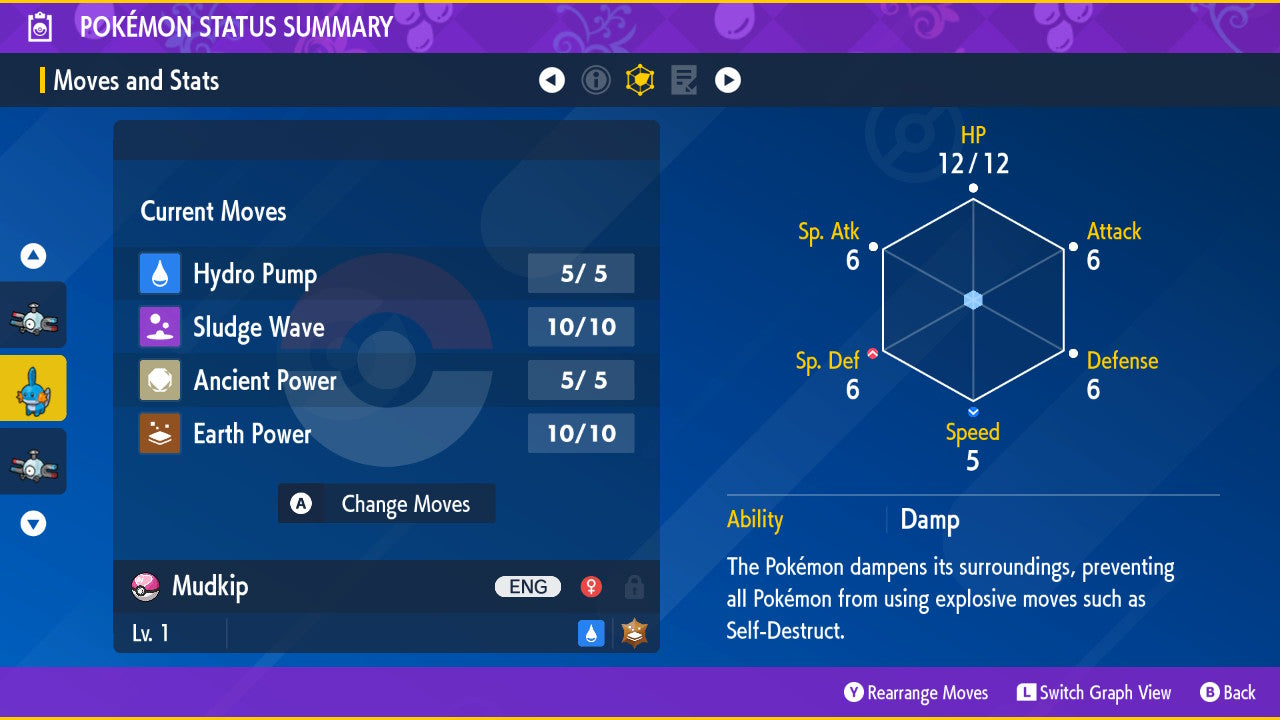Viewport: 1280px width, 720px height.
Task: Switch to the memo notes tab
Action: click(x=684, y=80)
